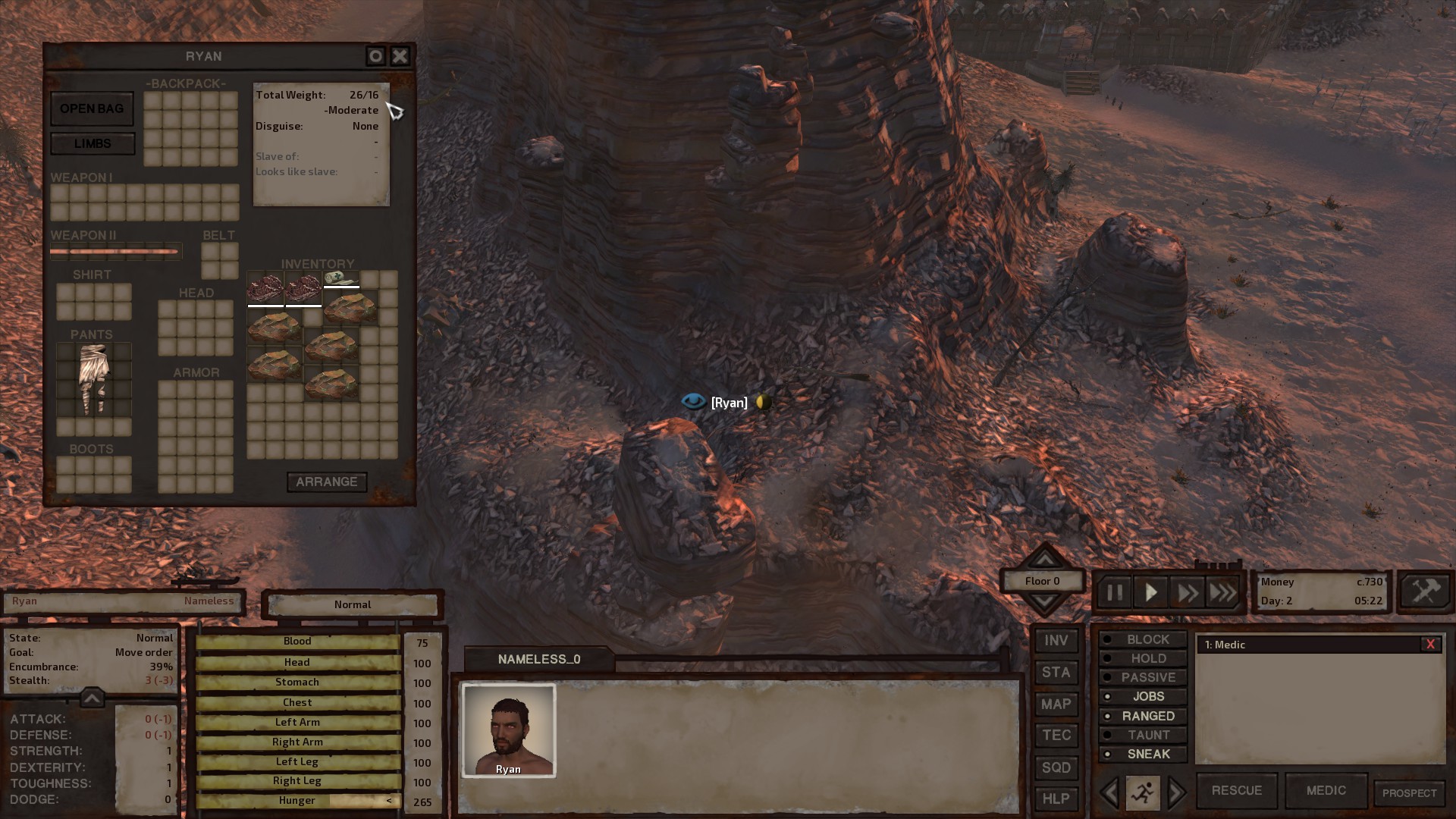Open the SQD squad panel
1456x819 pixels.
pos(1056,767)
